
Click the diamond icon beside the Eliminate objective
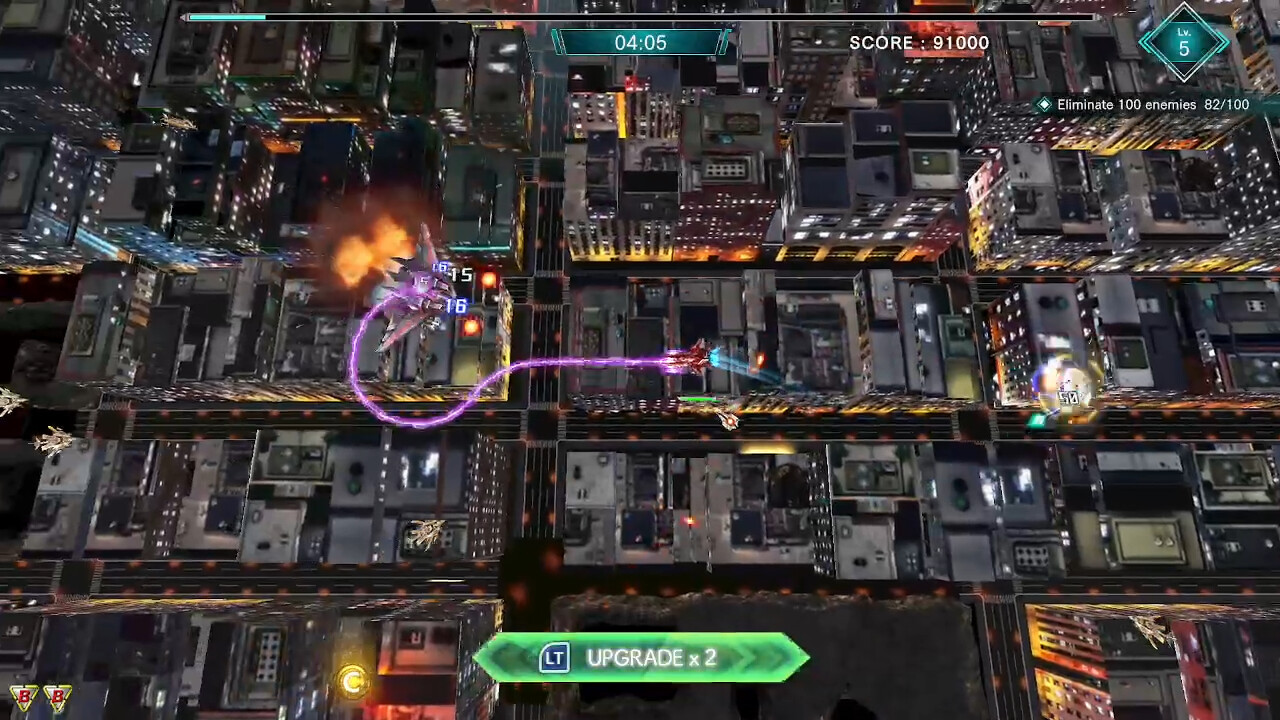tap(1043, 104)
